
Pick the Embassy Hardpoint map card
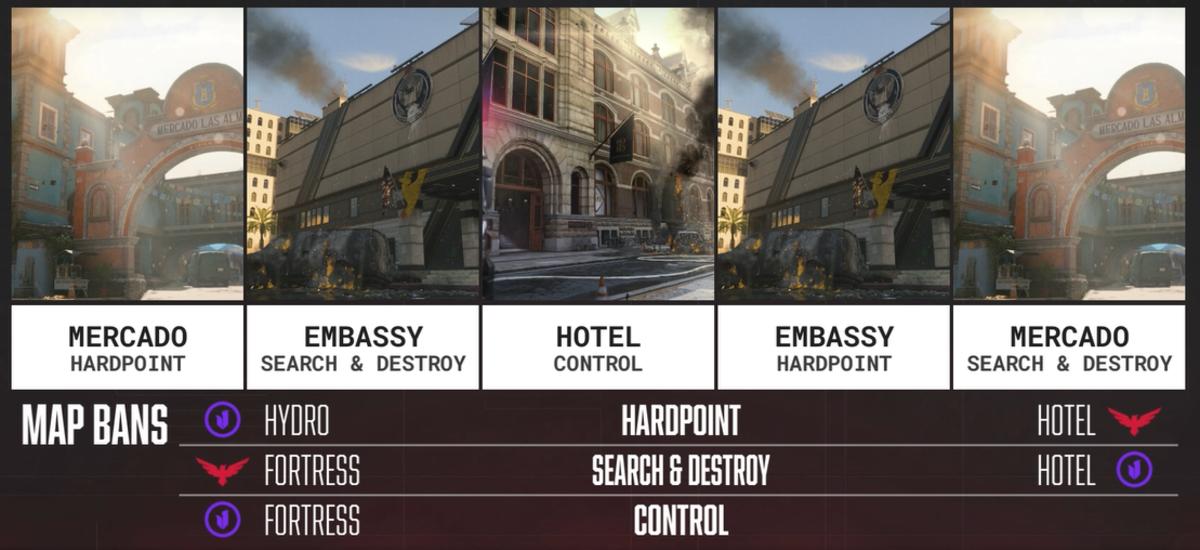(x=833, y=198)
